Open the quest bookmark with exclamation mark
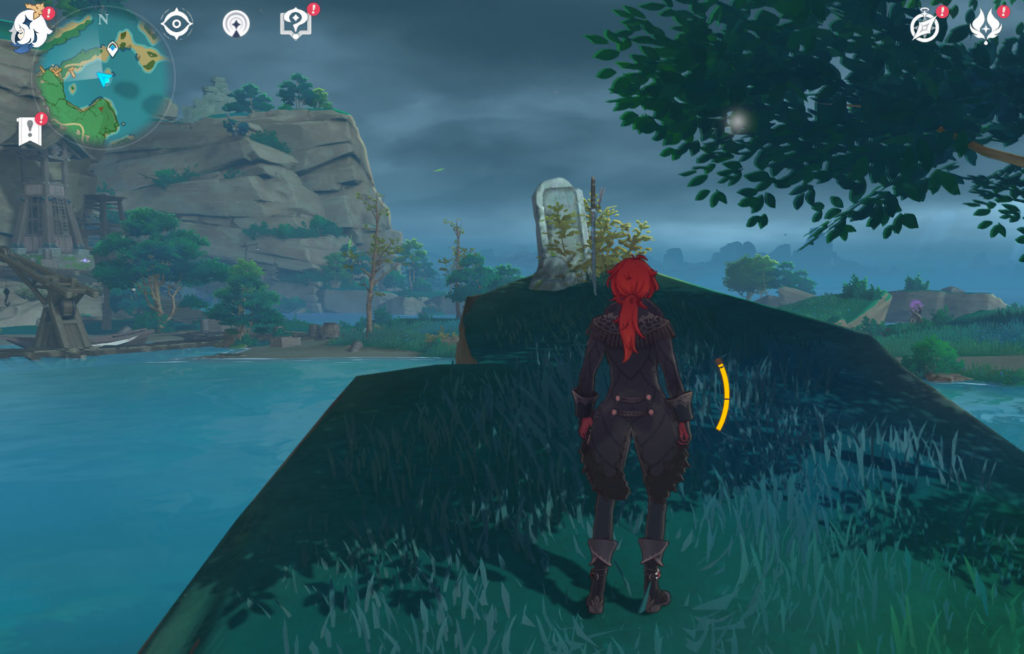This screenshot has height=654, width=1024. [30, 131]
